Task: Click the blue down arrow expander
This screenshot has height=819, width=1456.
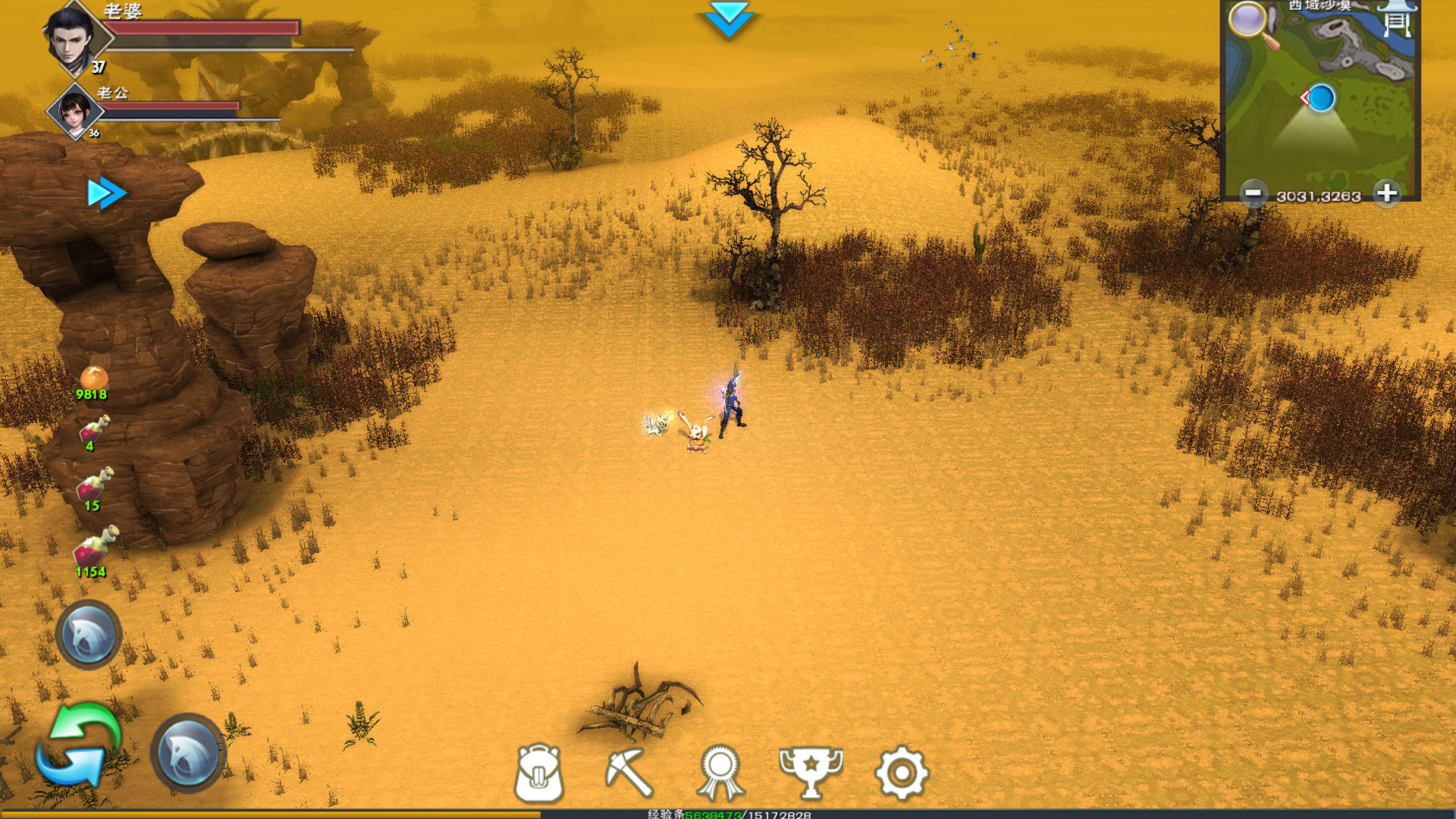Action: pos(728,19)
